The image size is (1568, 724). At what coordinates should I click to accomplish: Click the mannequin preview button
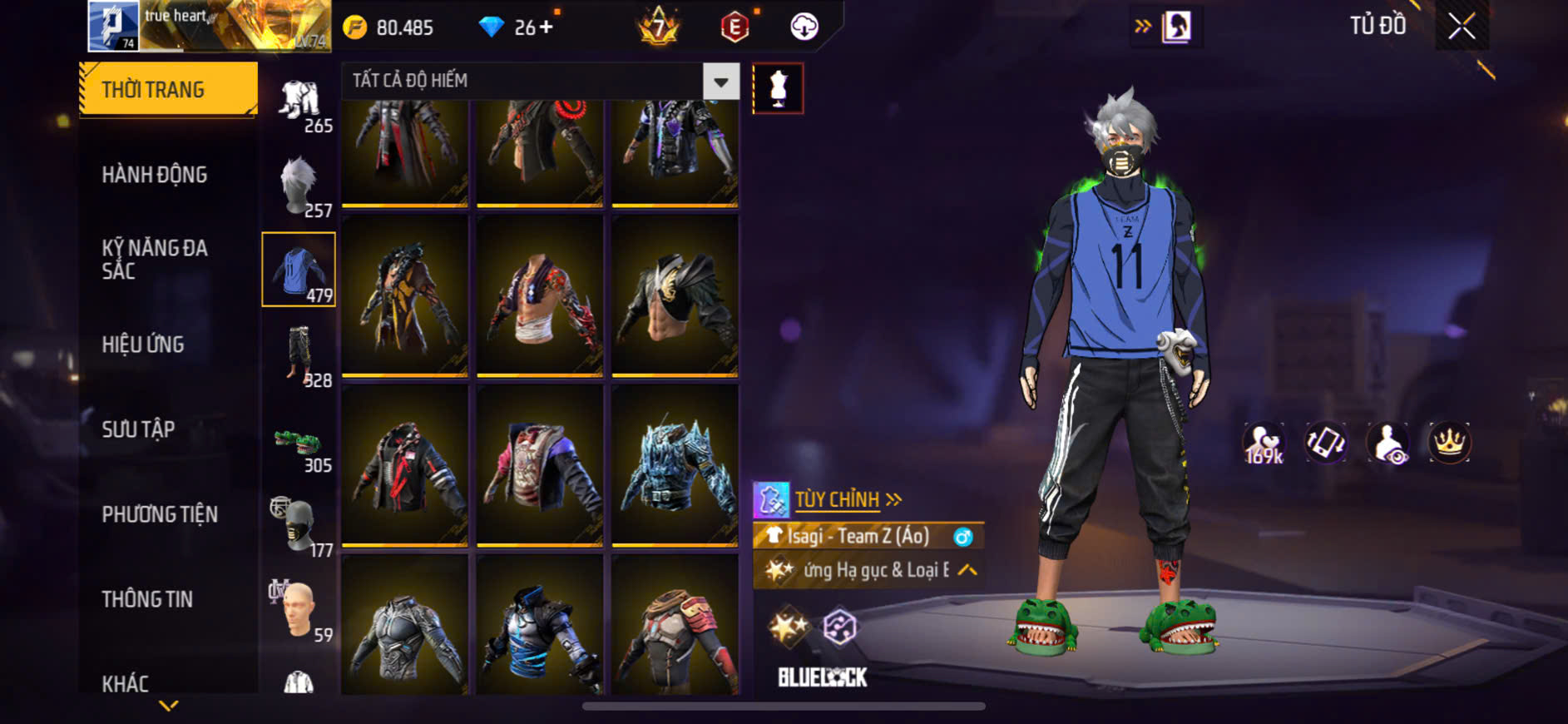coord(778,88)
